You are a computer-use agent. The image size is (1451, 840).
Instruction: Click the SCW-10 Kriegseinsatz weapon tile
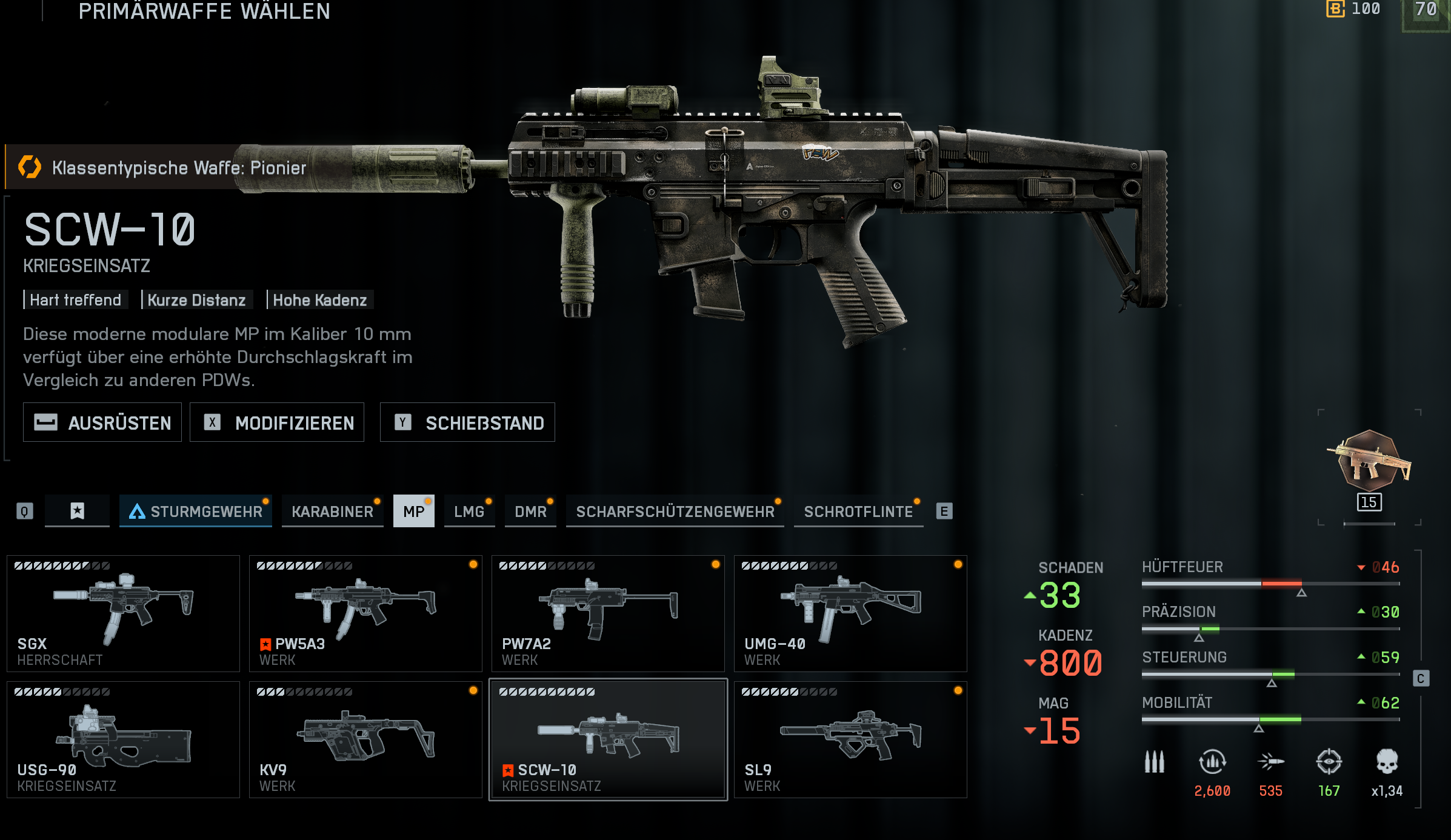pos(608,739)
